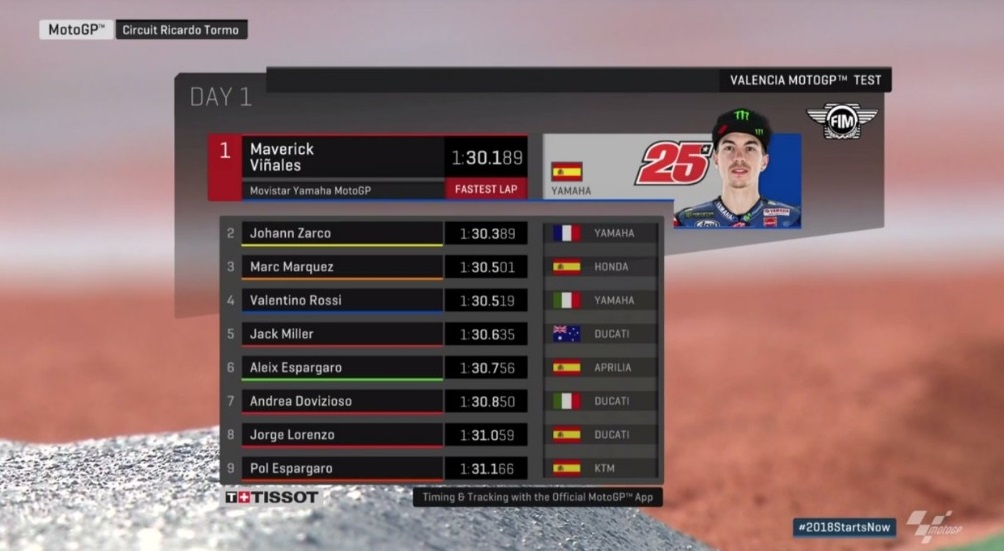Click the Maverick Viñales rider portrait

tap(740, 170)
